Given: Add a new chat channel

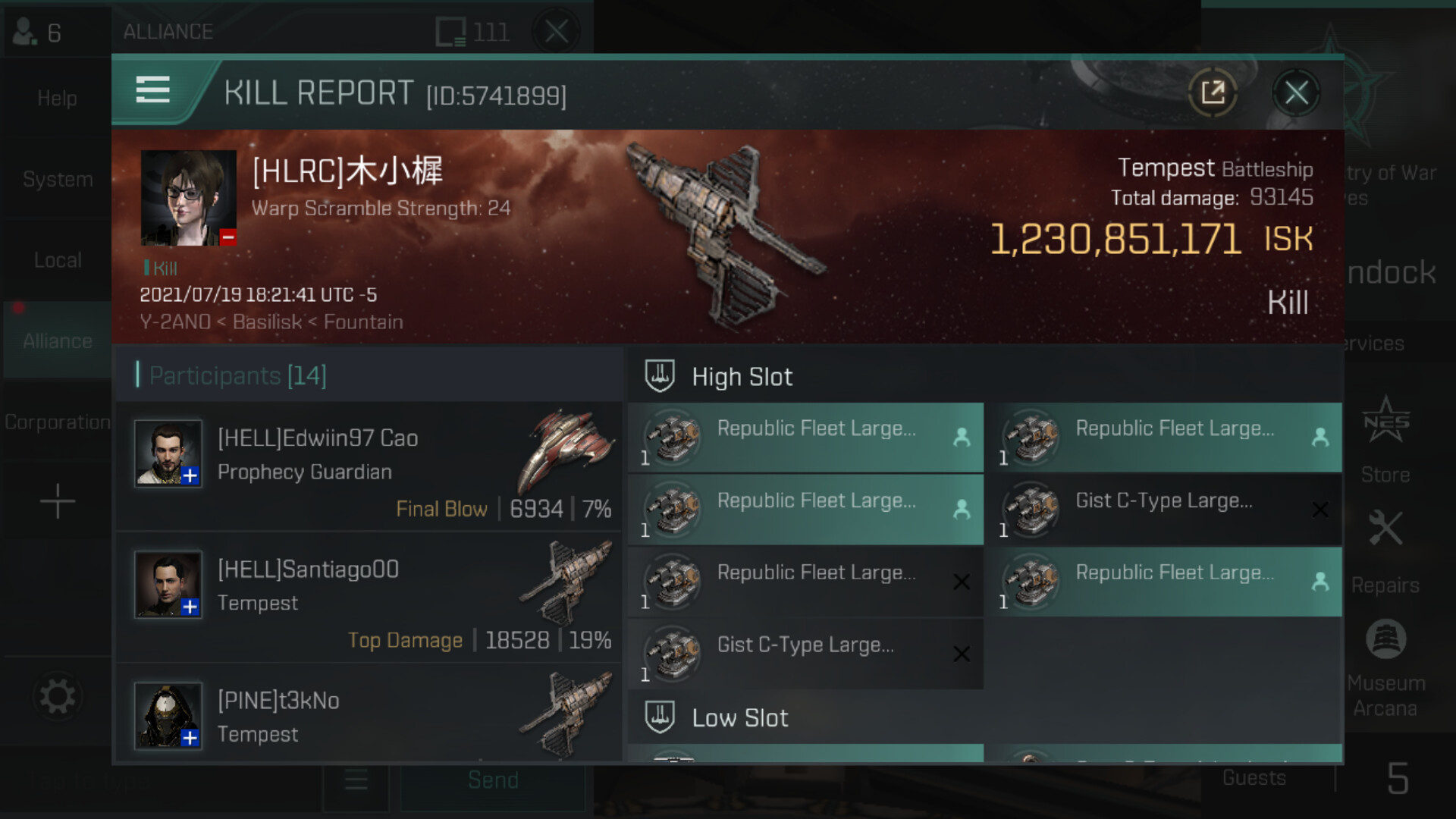Looking at the screenshot, I should 57,502.
